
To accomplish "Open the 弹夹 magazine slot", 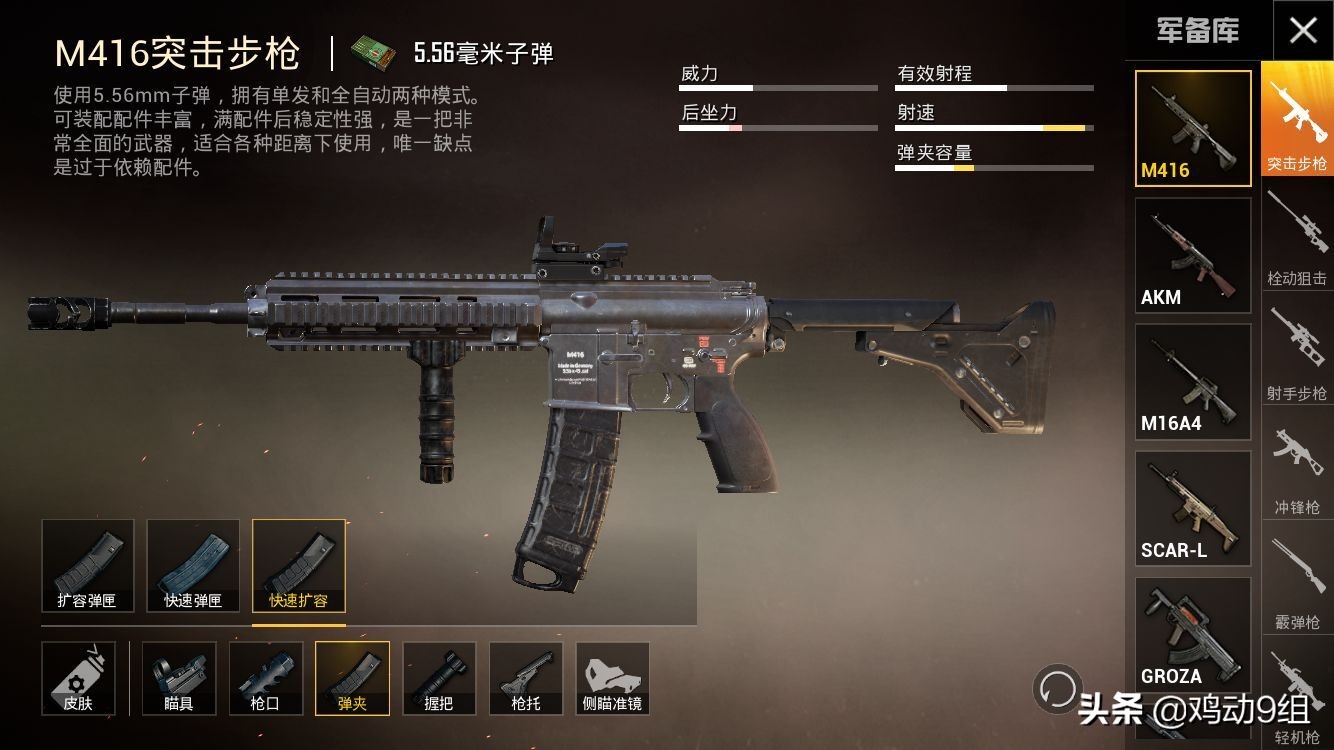I will [352, 678].
